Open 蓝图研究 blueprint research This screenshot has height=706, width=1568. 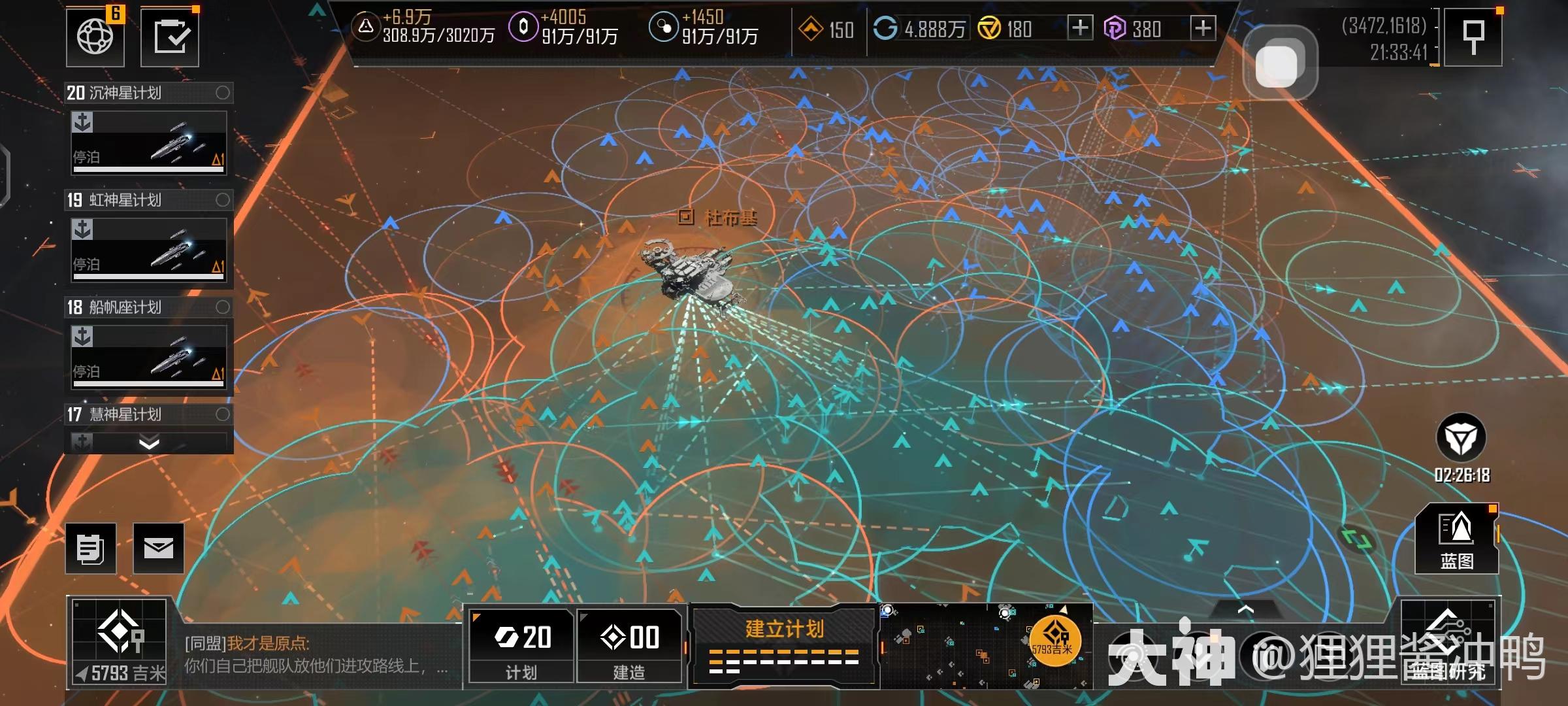[x=1448, y=643]
